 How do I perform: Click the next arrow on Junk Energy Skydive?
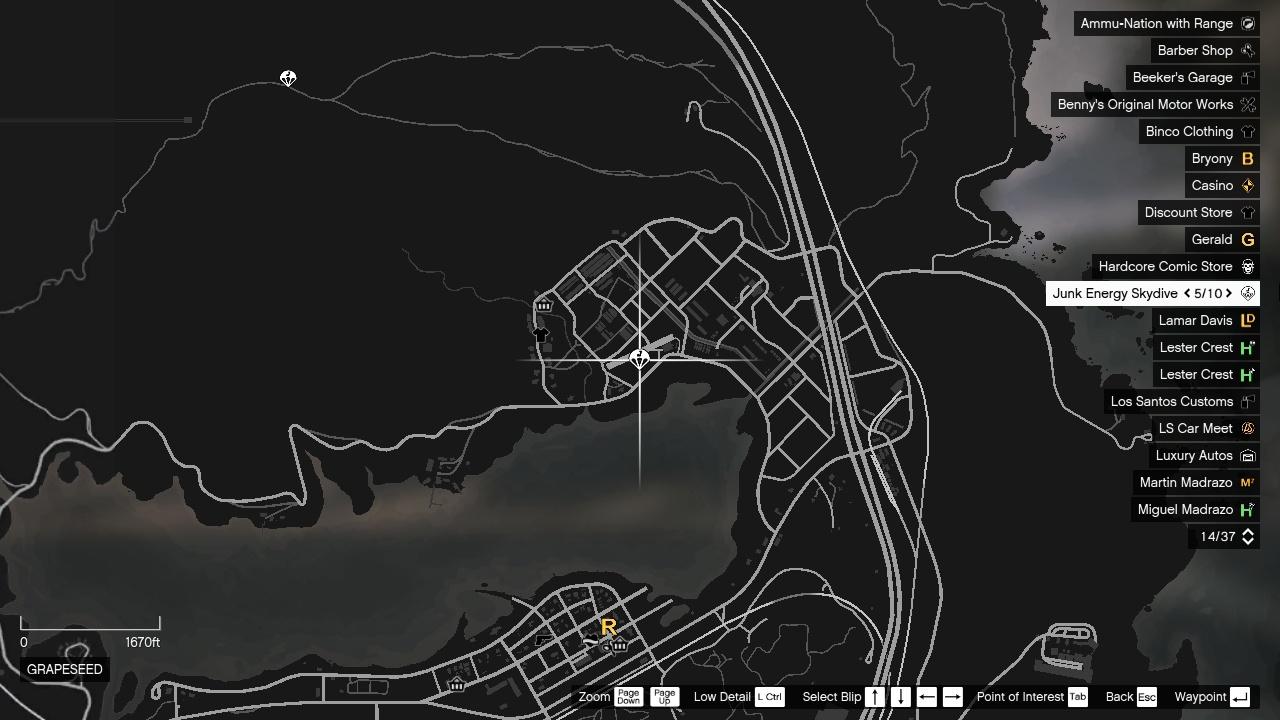coord(1229,293)
